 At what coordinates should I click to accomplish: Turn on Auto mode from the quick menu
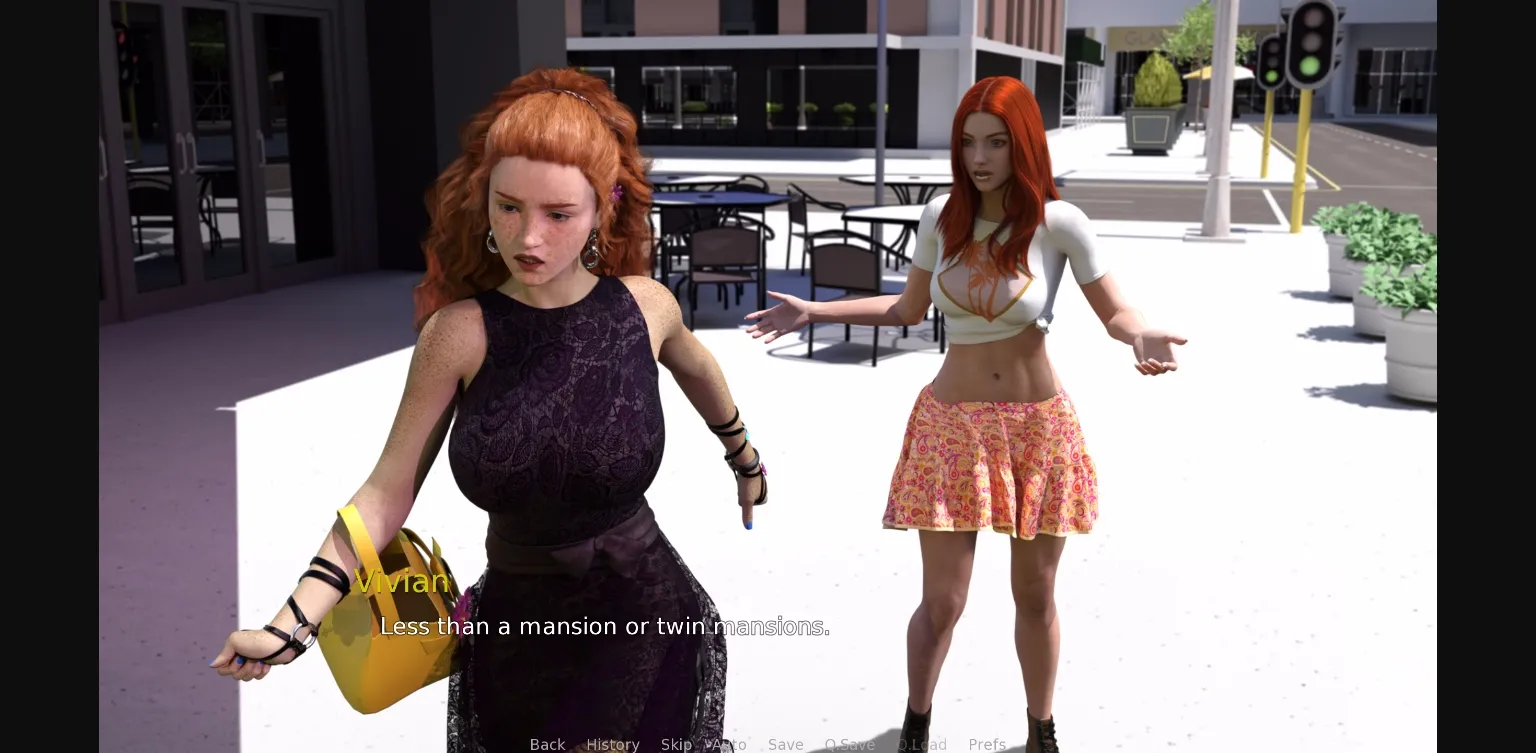tap(729, 744)
